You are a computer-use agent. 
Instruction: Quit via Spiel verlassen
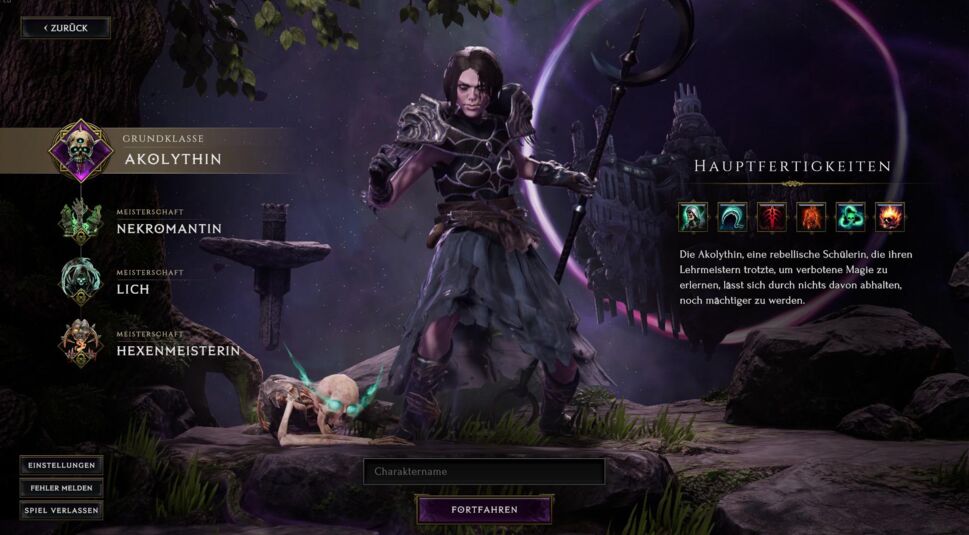(x=62, y=510)
